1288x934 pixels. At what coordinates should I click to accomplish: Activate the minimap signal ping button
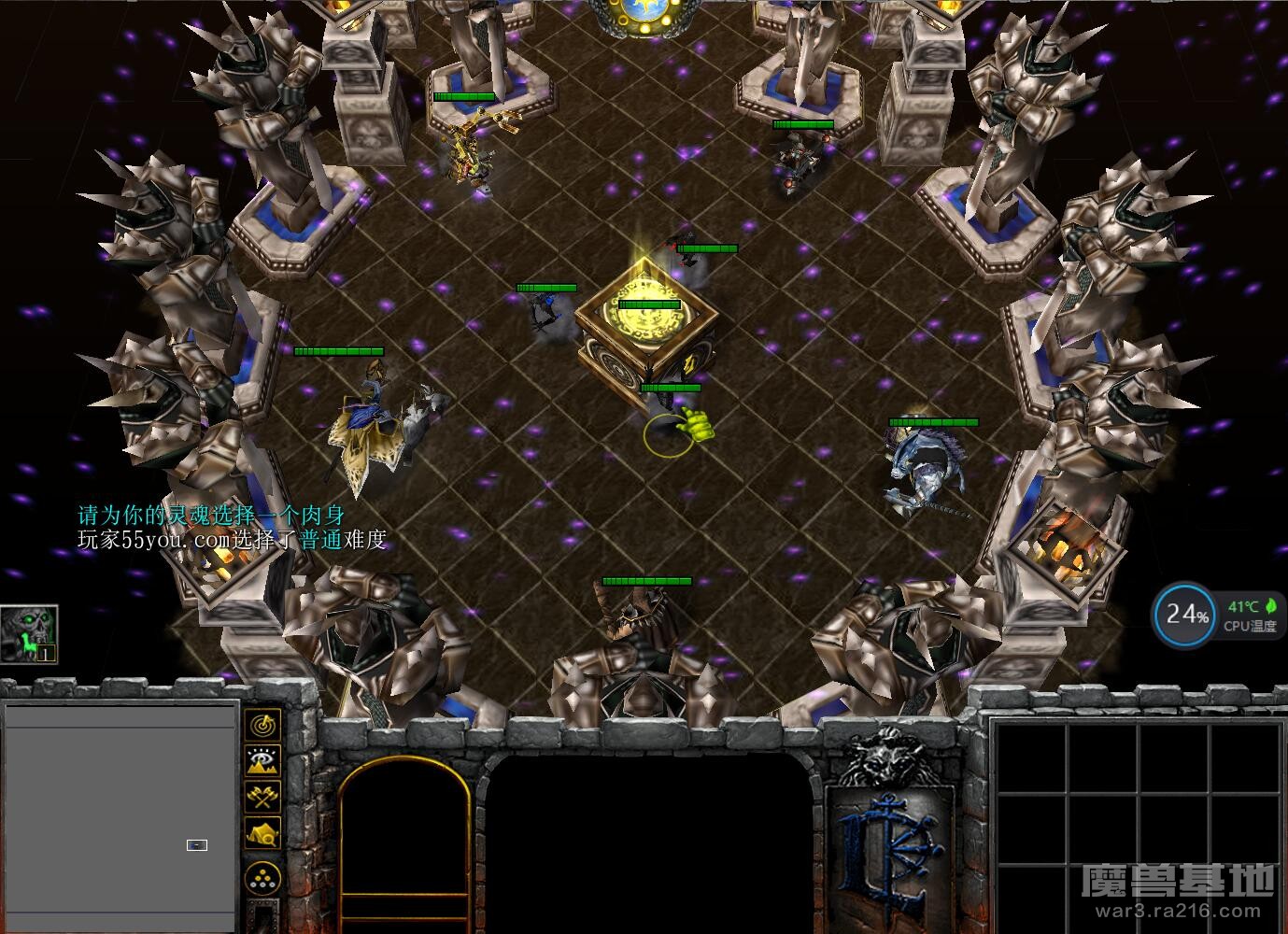click(x=263, y=724)
